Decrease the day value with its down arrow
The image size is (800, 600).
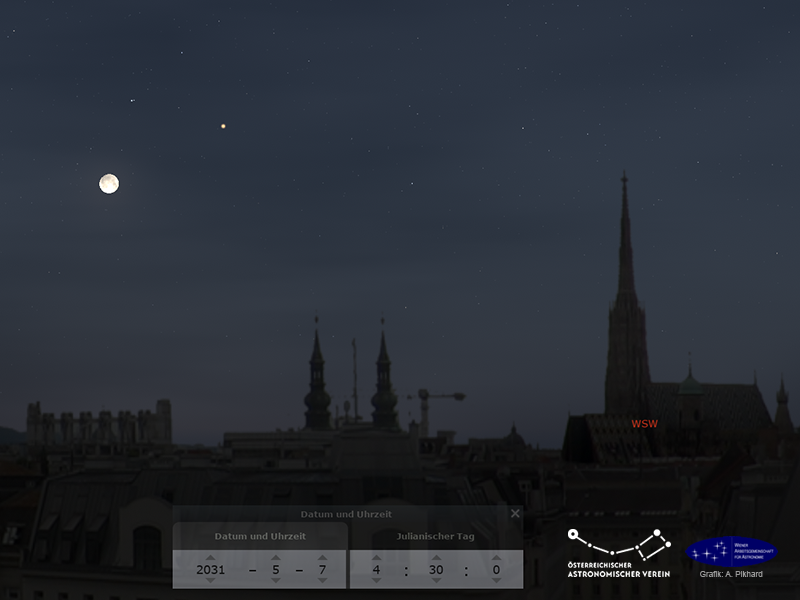click(x=322, y=580)
